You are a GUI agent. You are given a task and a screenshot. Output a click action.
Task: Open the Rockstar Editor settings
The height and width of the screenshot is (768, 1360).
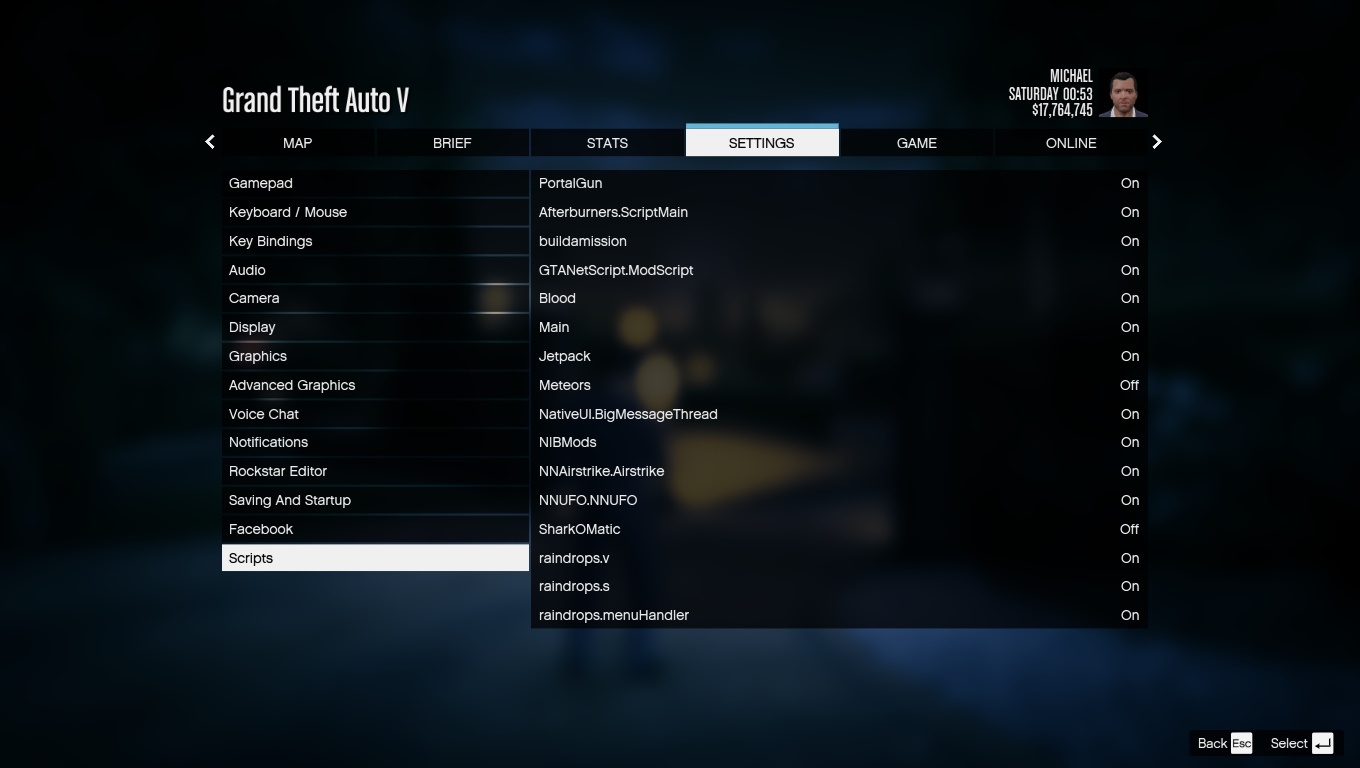375,471
